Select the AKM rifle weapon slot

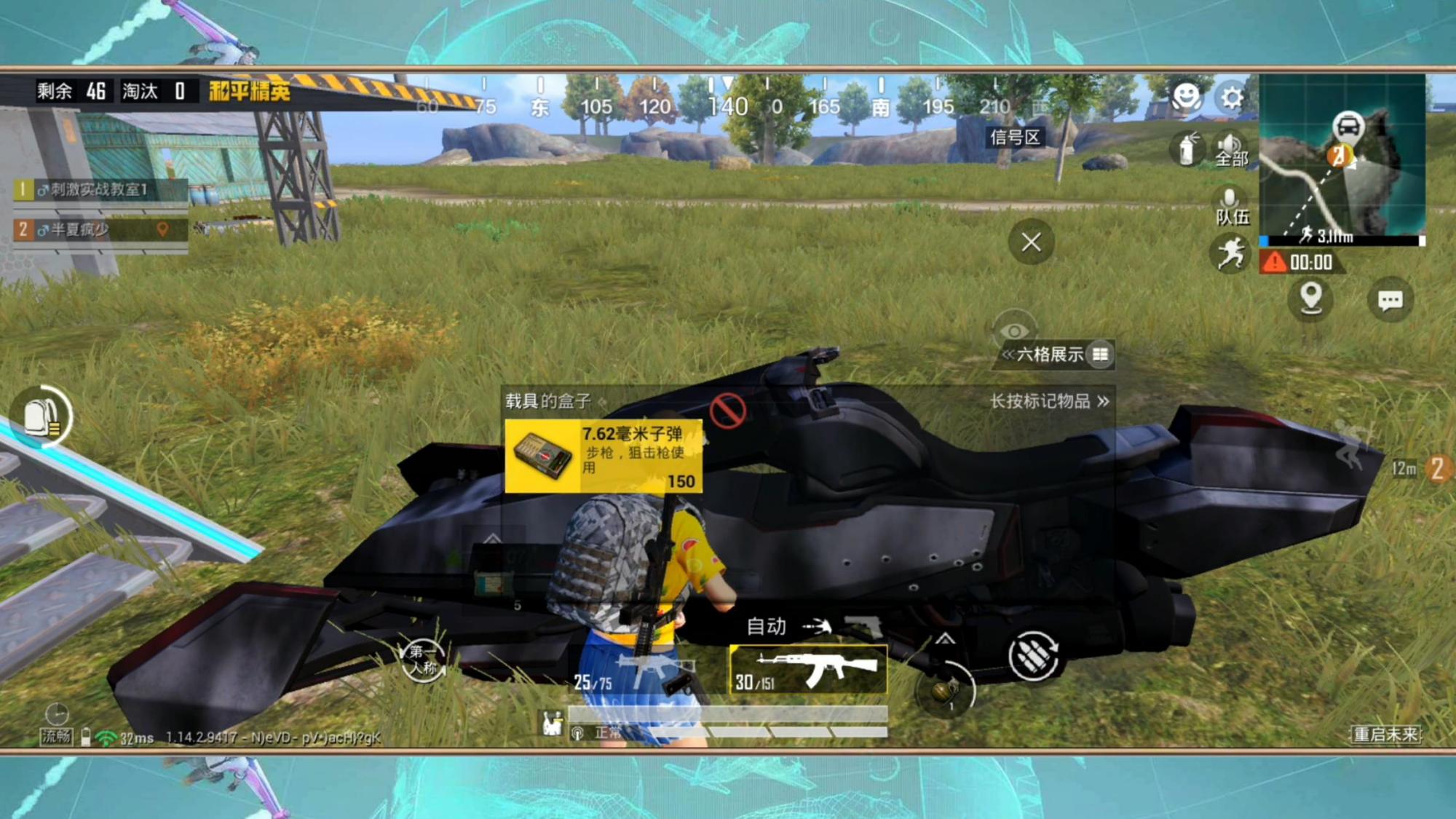[x=809, y=669]
